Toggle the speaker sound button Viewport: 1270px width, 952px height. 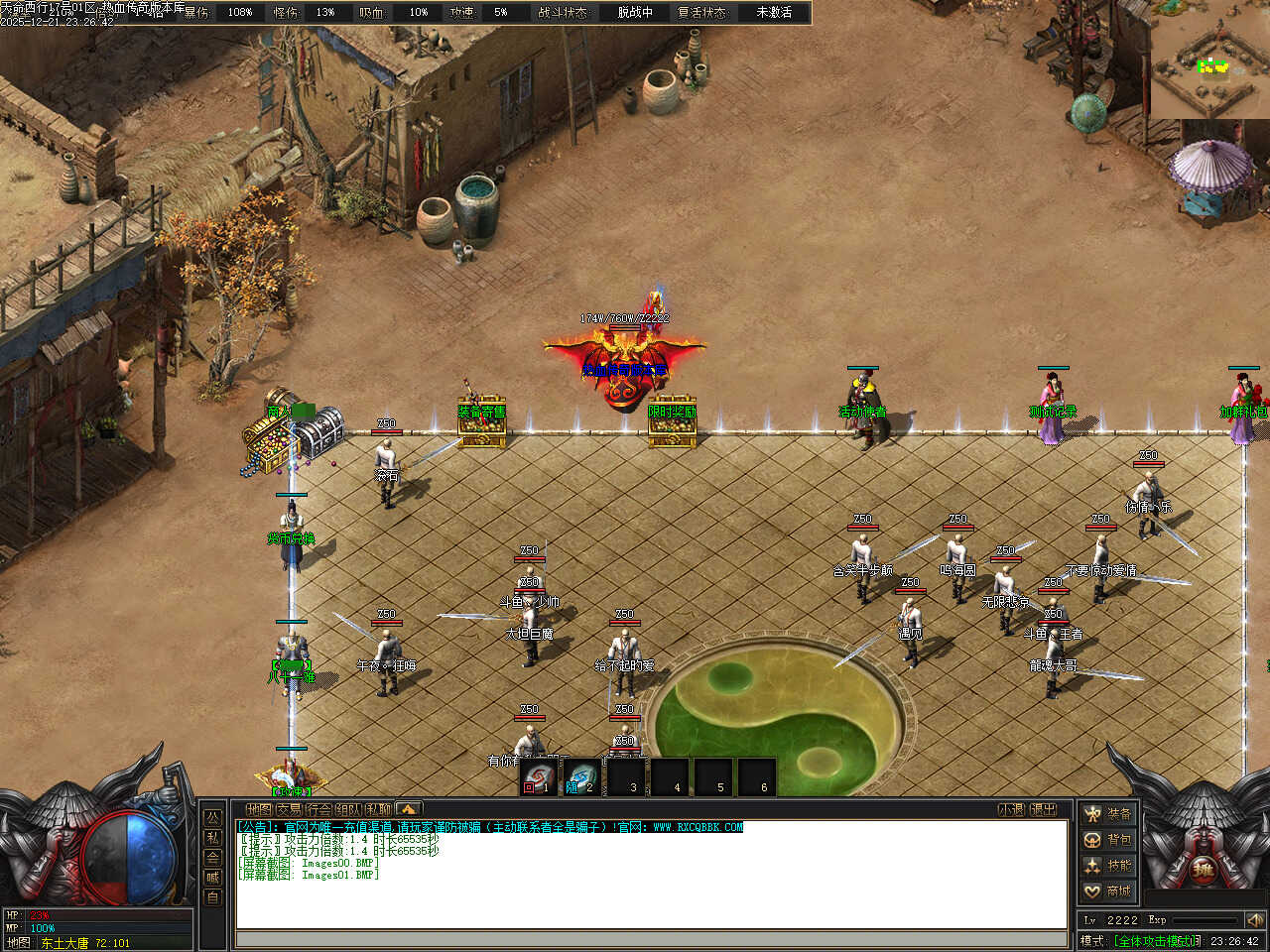point(1255,920)
